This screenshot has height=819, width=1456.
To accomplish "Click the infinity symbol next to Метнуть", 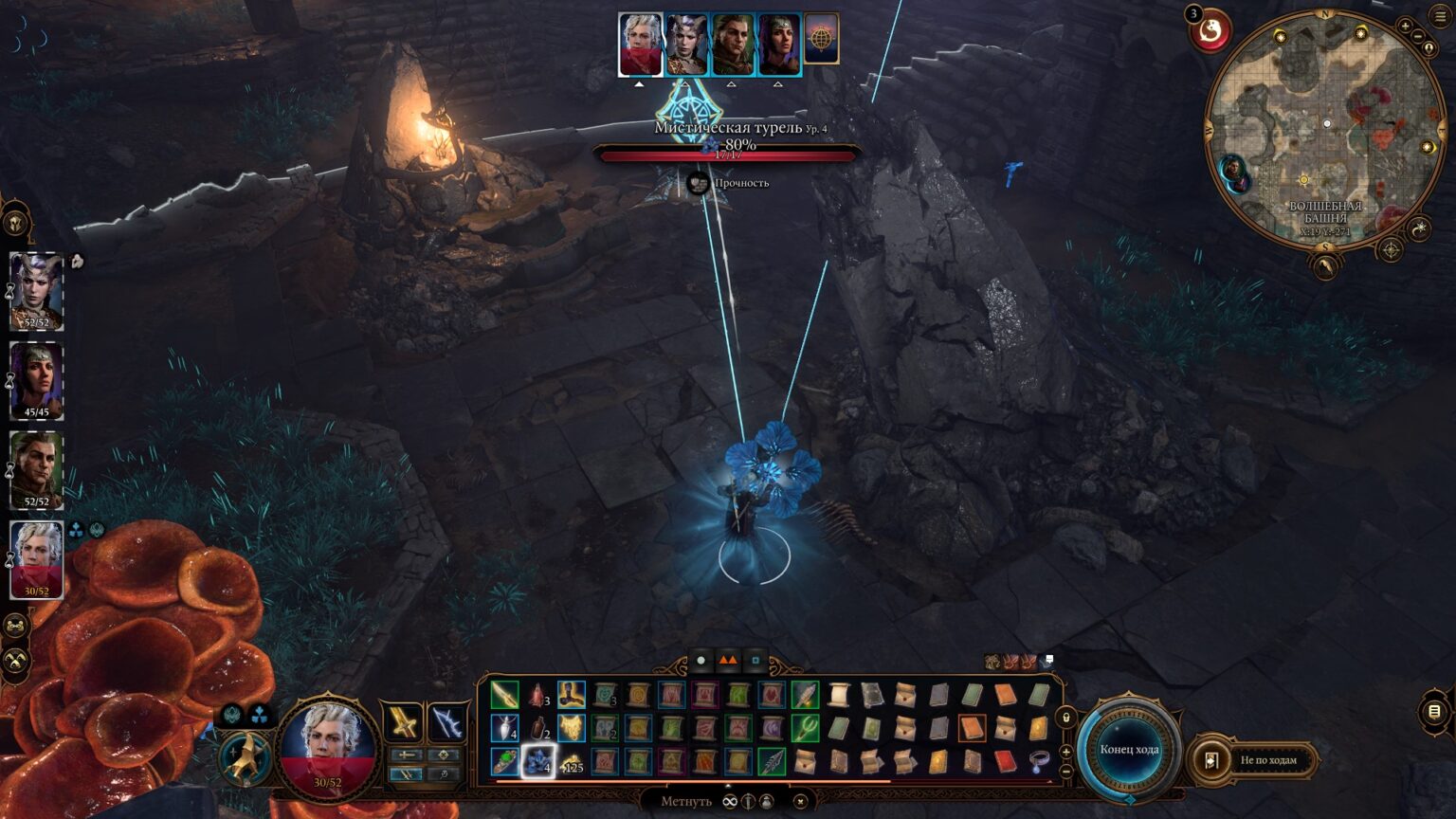I will [x=730, y=801].
